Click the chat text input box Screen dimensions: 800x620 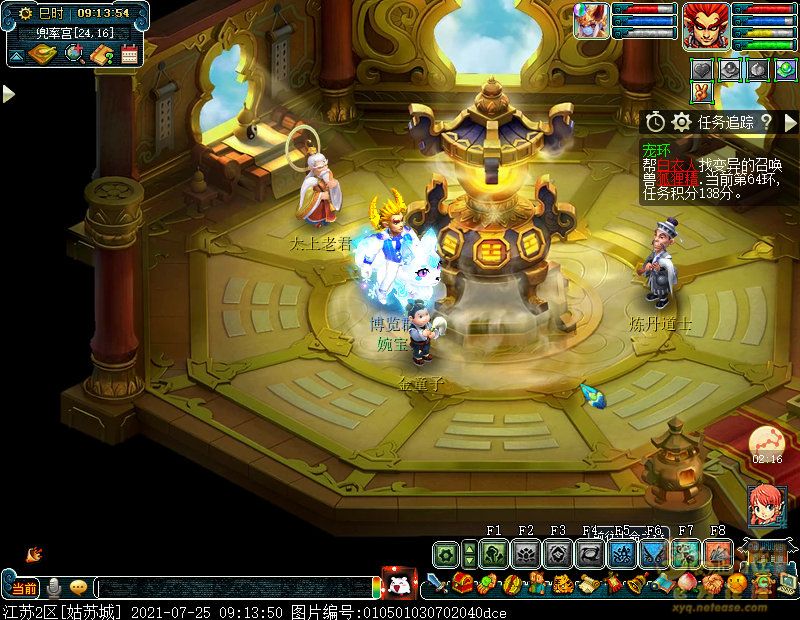pos(235,588)
